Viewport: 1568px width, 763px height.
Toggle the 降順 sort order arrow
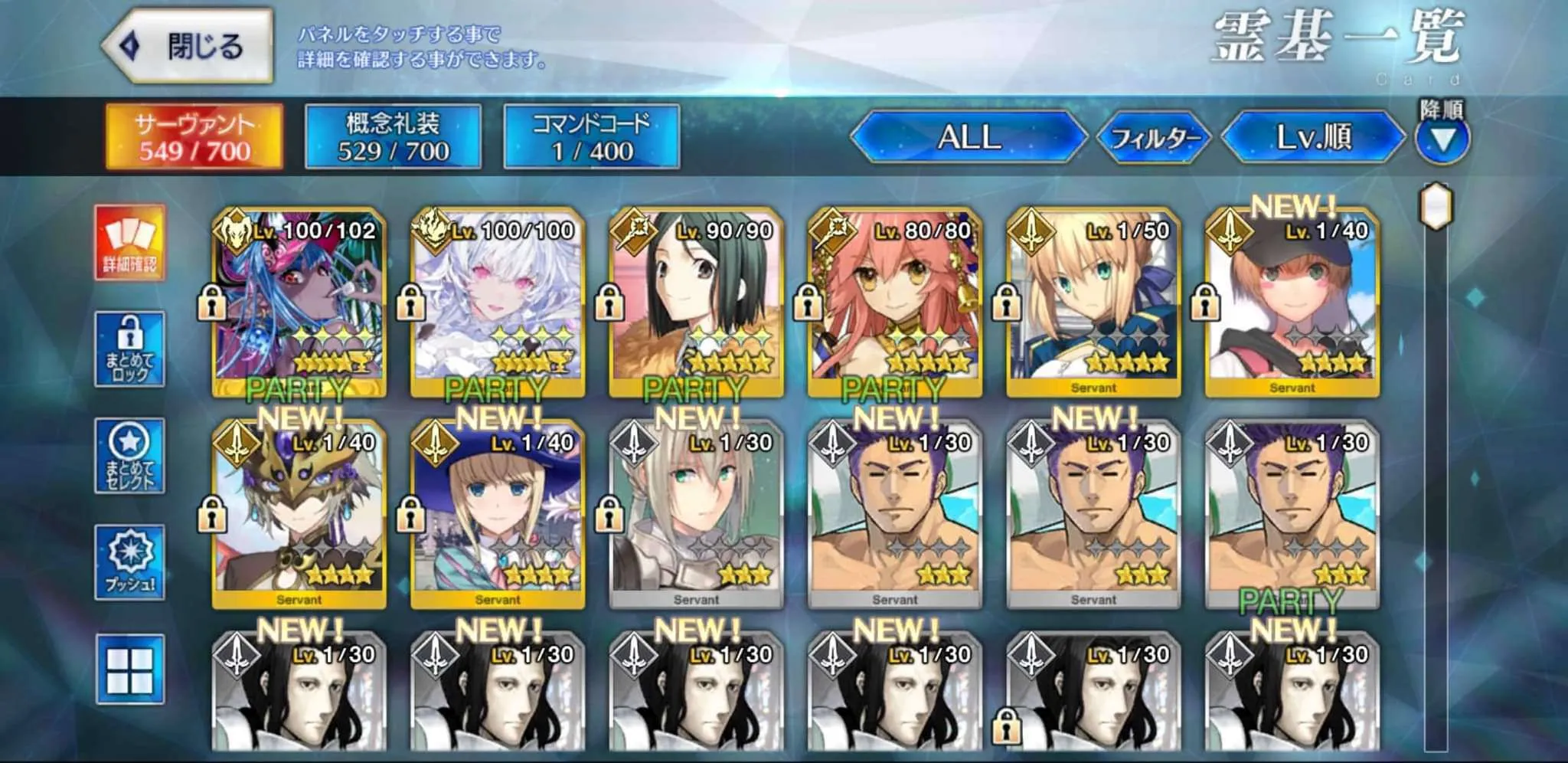pyautogui.click(x=1442, y=139)
